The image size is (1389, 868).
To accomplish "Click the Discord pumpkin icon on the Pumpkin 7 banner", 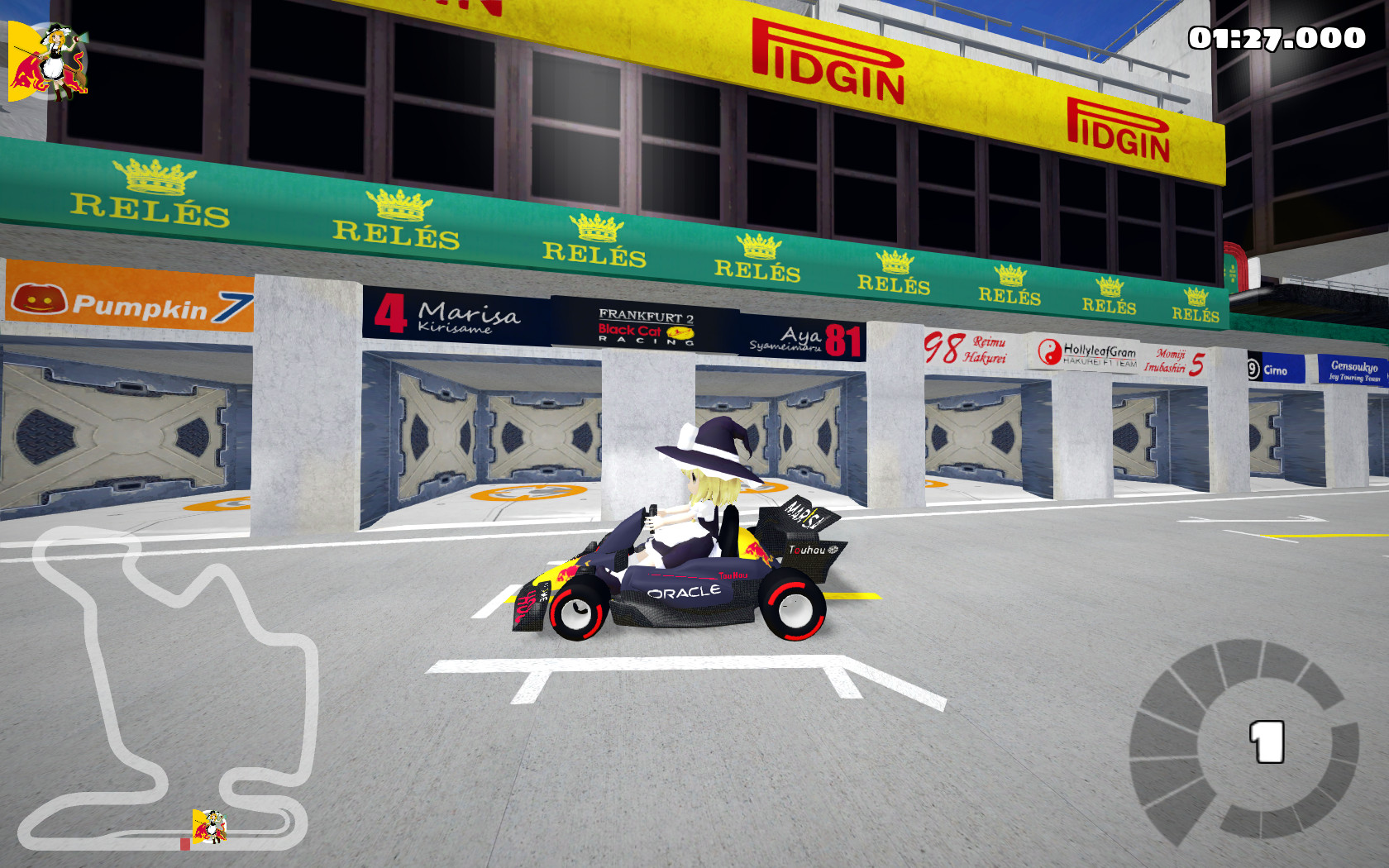I will [x=40, y=298].
